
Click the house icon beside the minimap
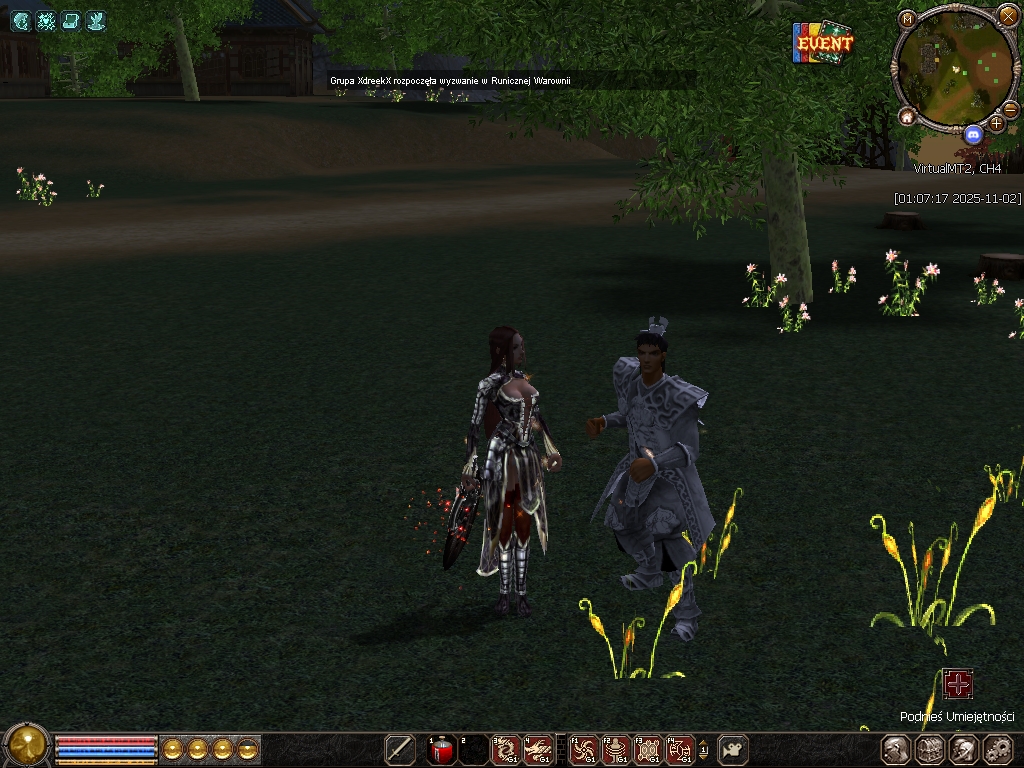(x=907, y=117)
